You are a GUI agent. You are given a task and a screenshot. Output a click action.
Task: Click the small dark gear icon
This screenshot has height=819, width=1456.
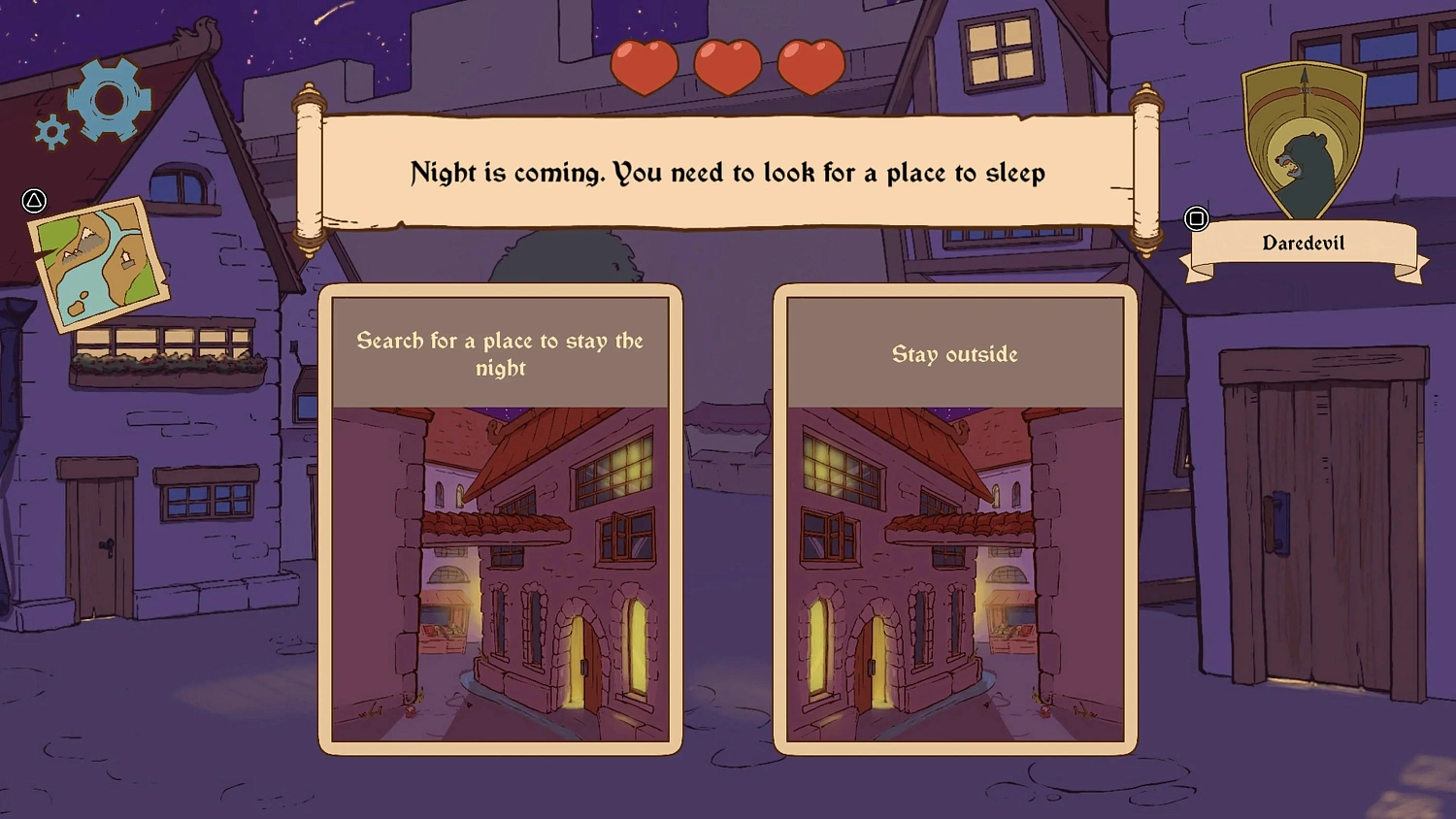click(x=50, y=129)
